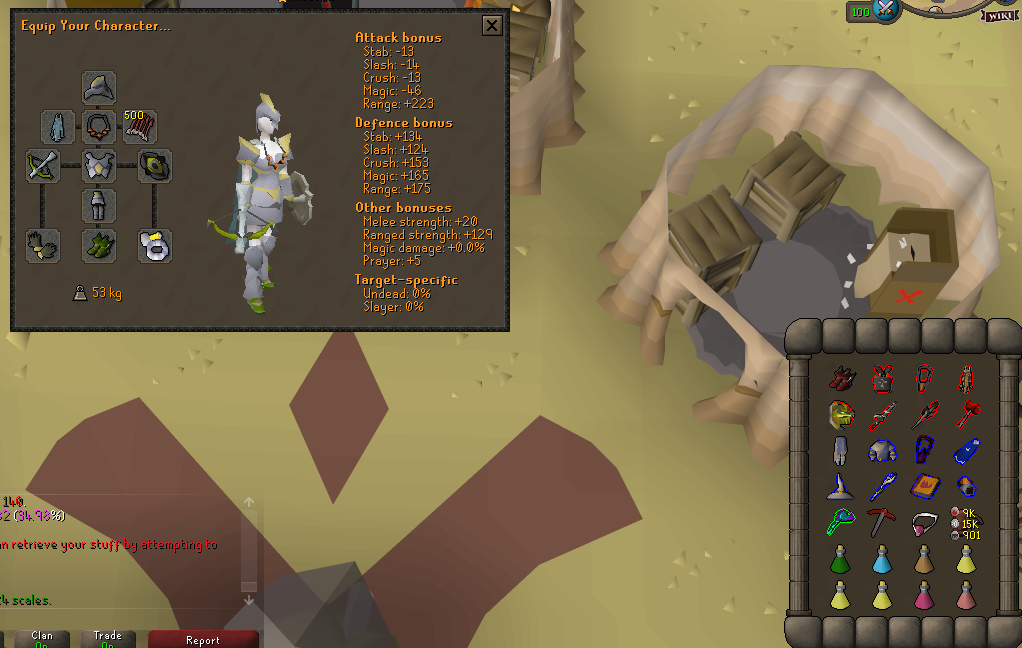1022x648 pixels.
Task: Select the equipped helmet slot
Action: (99, 88)
